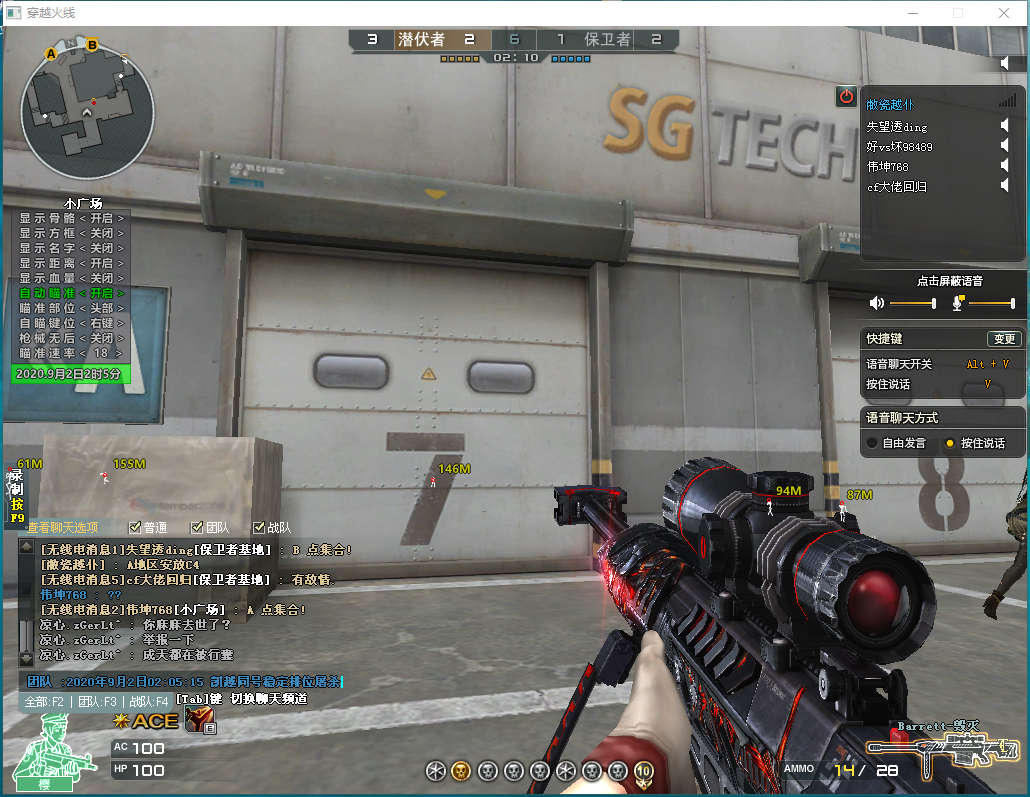Click the 变更 hotkey change button
The width and height of the screenshot is (1030, 797).
click(x=1003, y=339)
